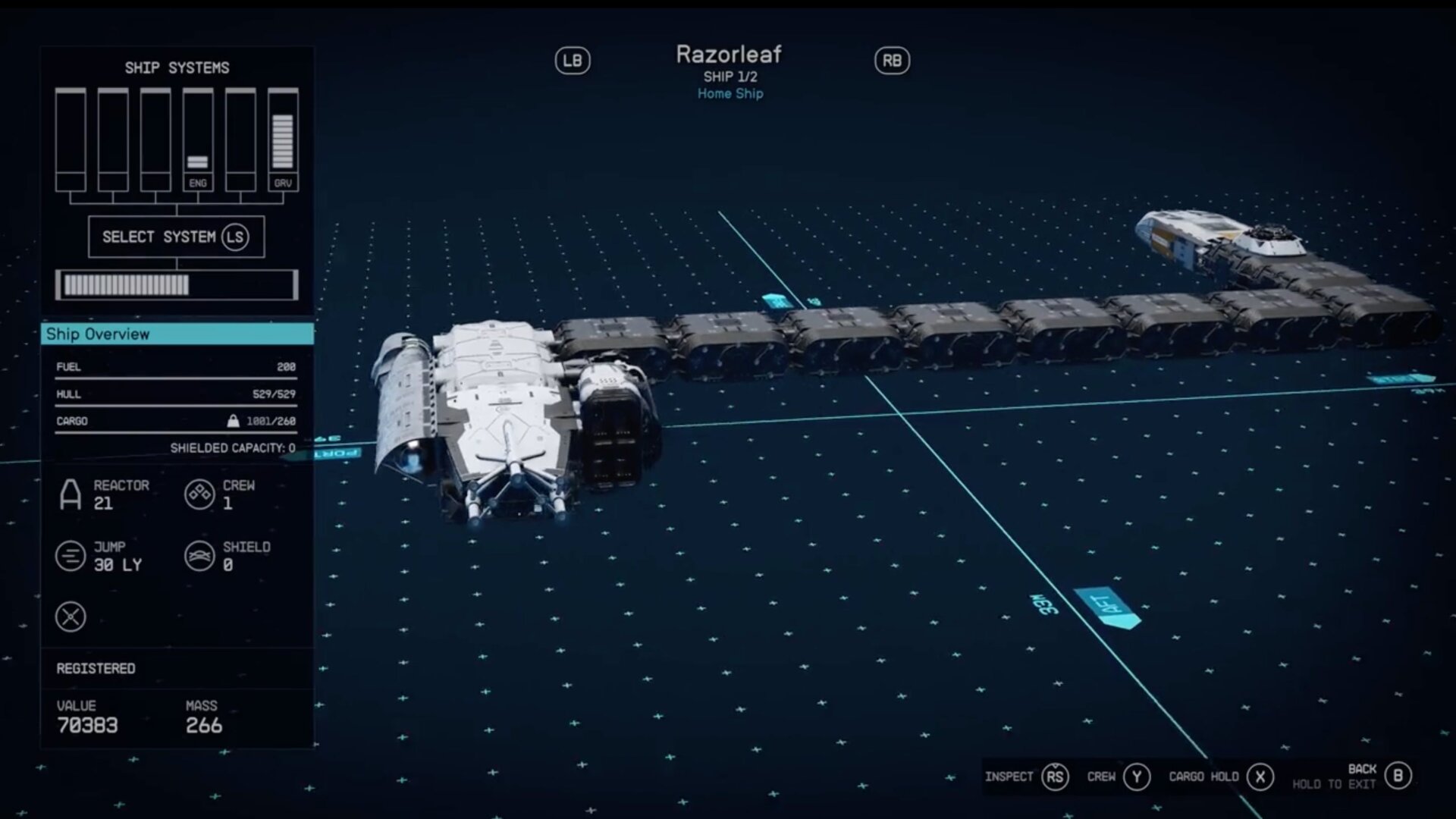Activate Inspect via the RS icon
This screenshot has height=819, width=1456.
point(1054,777)
